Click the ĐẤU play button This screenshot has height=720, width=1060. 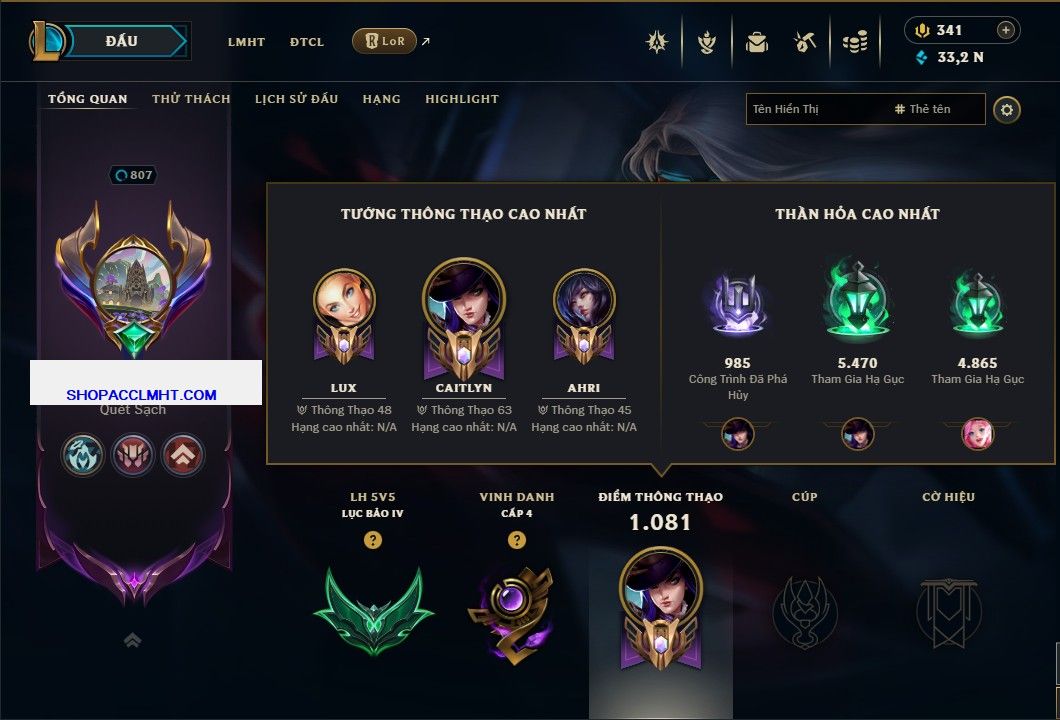click(122, 41)
